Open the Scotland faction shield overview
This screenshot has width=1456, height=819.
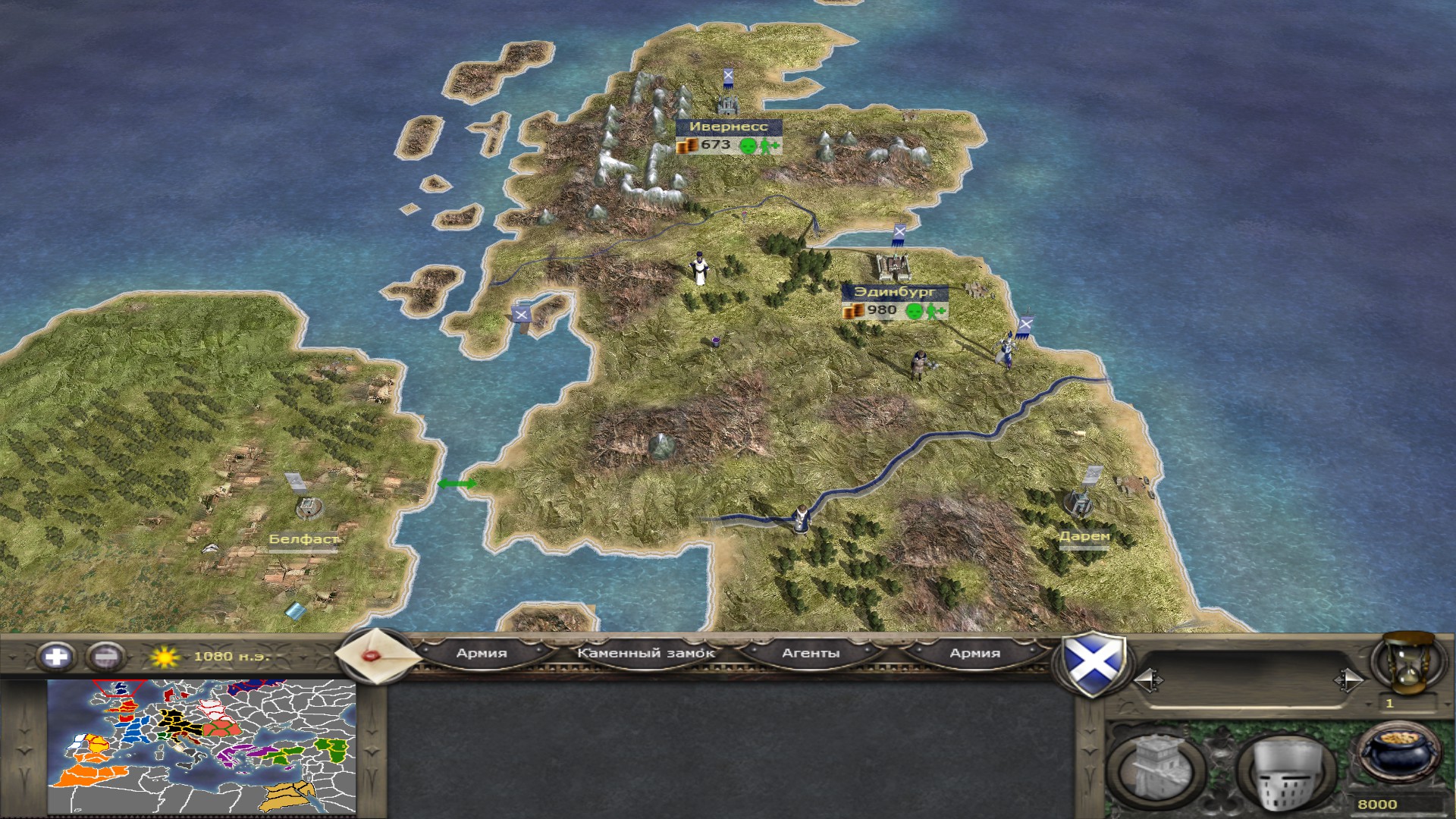pyautogui.click(x=1092, y=664)
